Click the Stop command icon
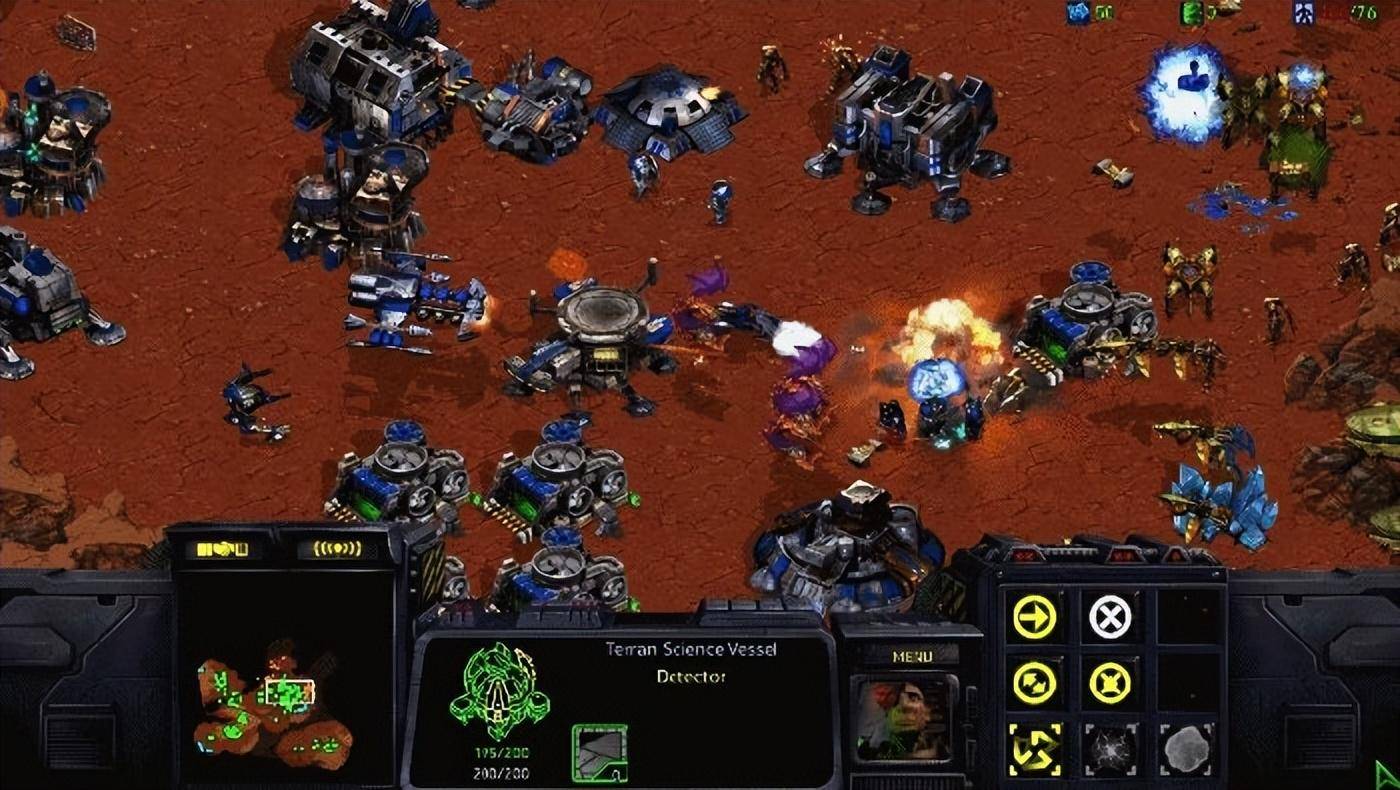1400x790 pixels. point(1109,617)
